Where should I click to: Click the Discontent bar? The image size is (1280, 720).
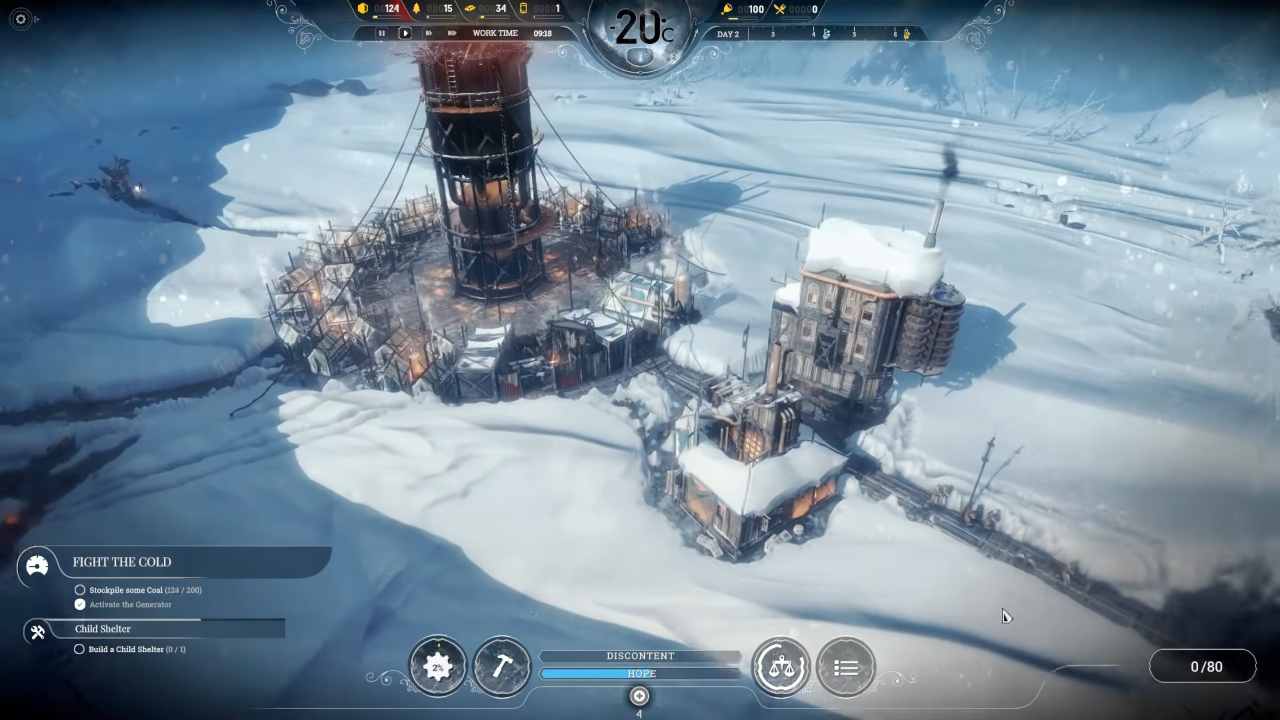tap(640, 656)
